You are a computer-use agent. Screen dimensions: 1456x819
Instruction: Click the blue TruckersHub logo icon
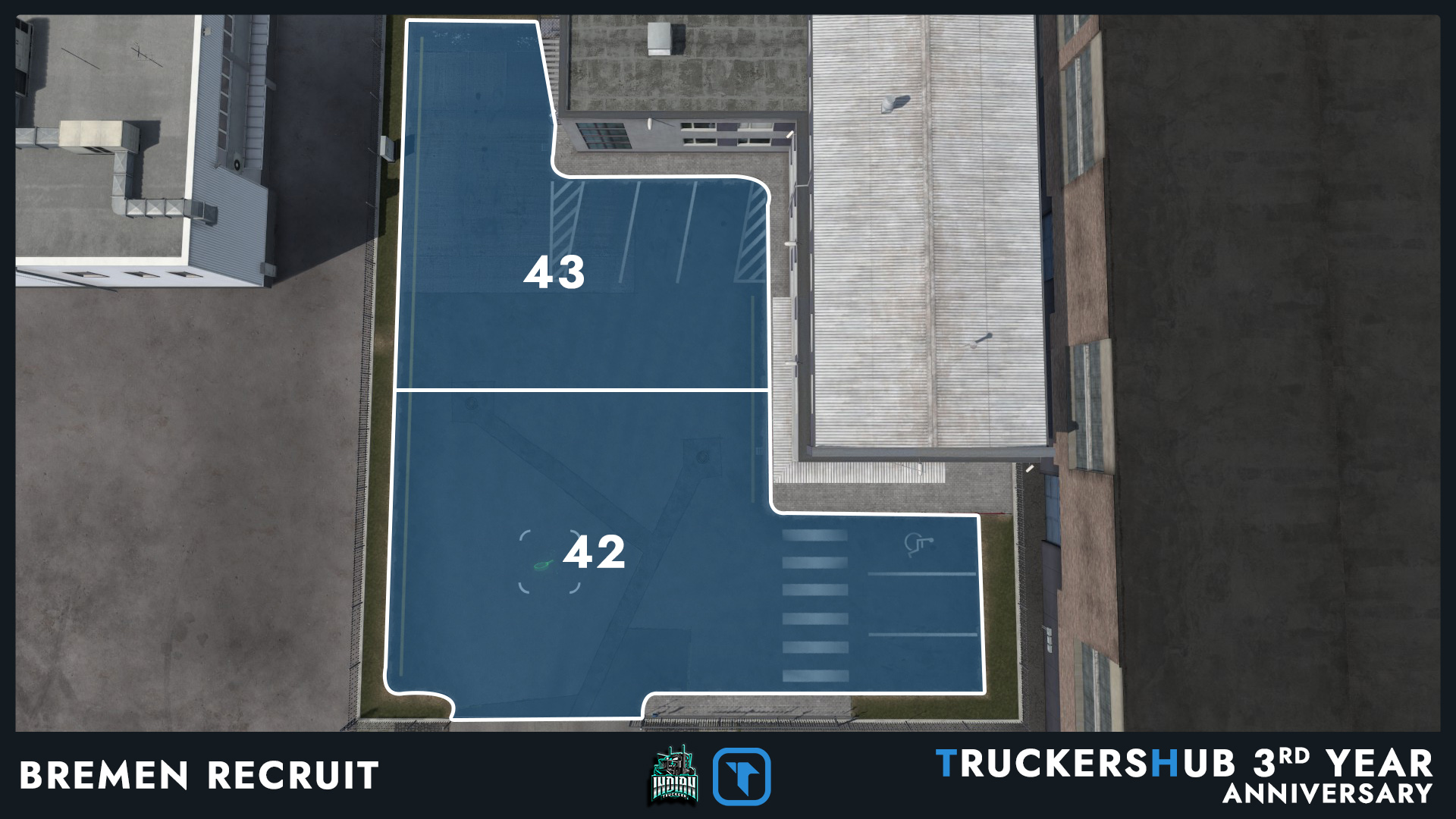pos(741,777)
